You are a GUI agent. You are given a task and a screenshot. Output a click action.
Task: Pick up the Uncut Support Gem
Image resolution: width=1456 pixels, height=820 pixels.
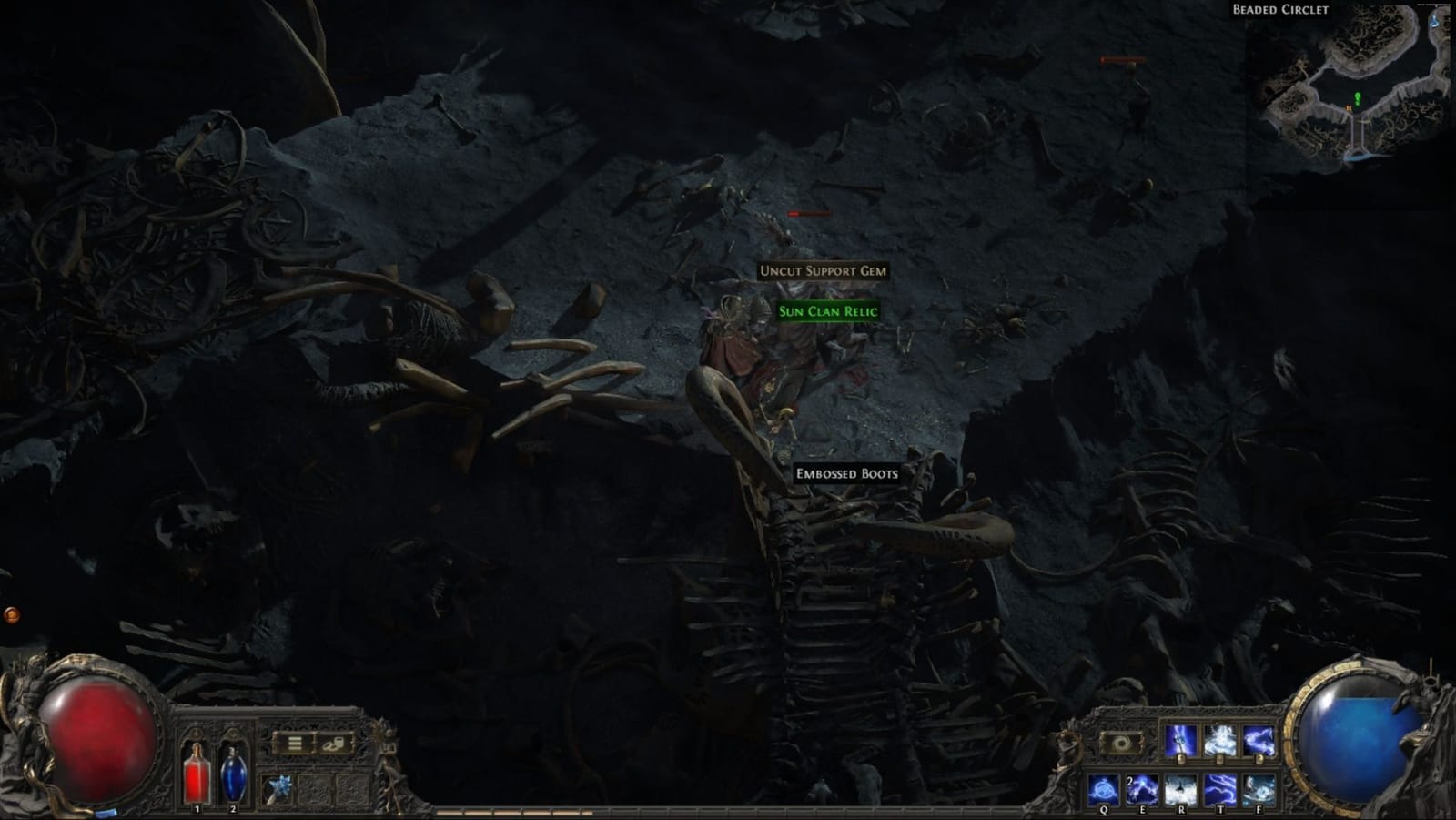(822, 271)
